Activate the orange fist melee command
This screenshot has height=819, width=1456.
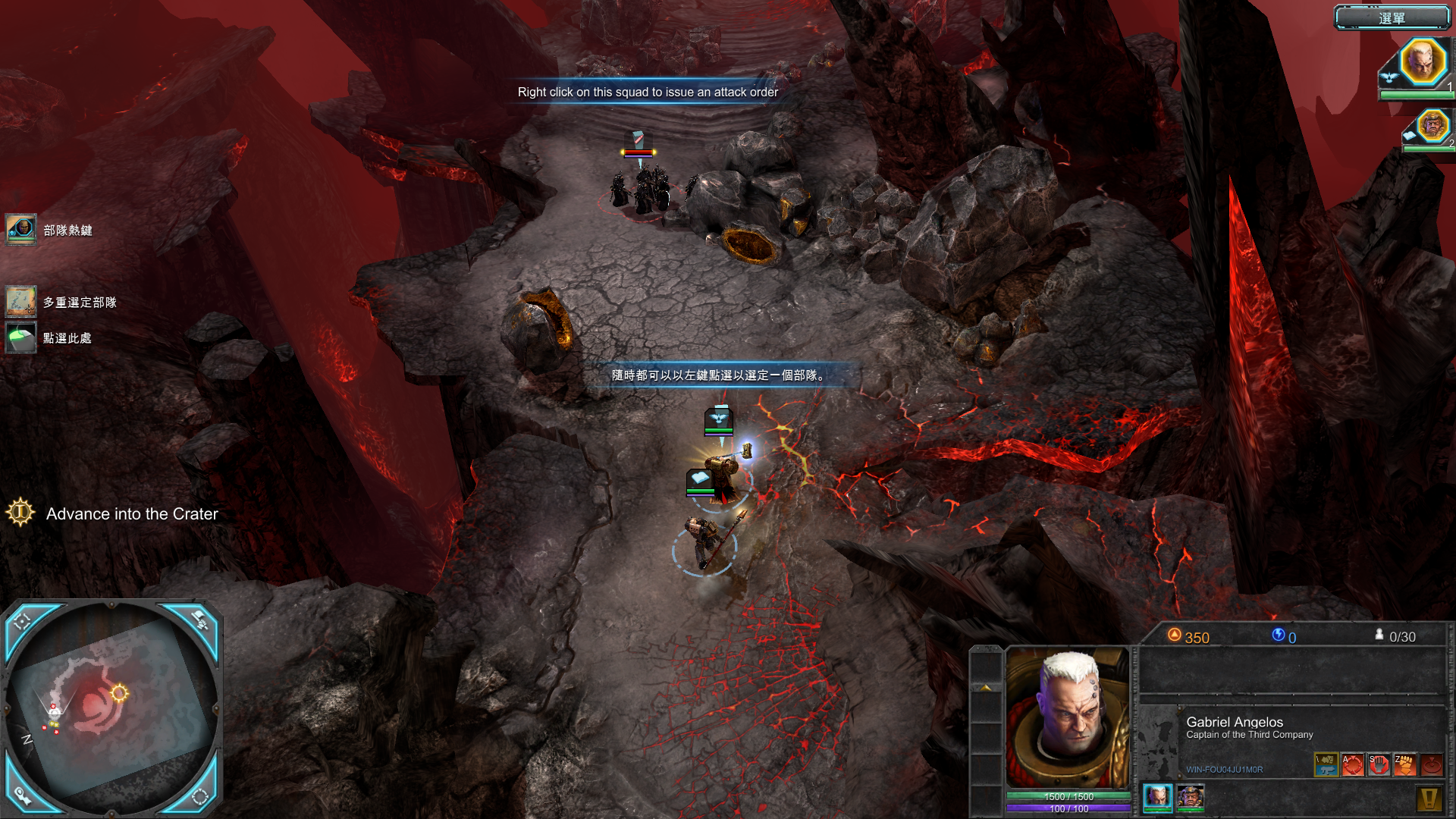[x=1404, y=764]
